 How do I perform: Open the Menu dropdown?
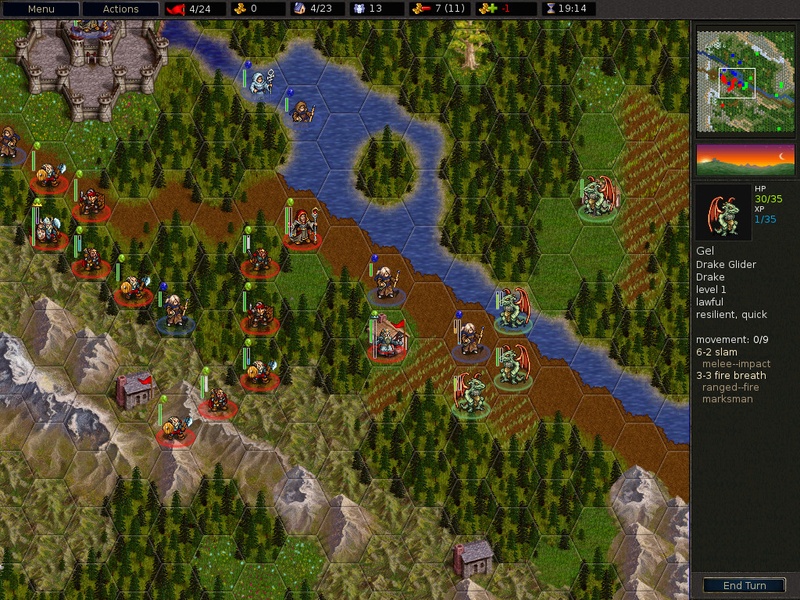40,9
